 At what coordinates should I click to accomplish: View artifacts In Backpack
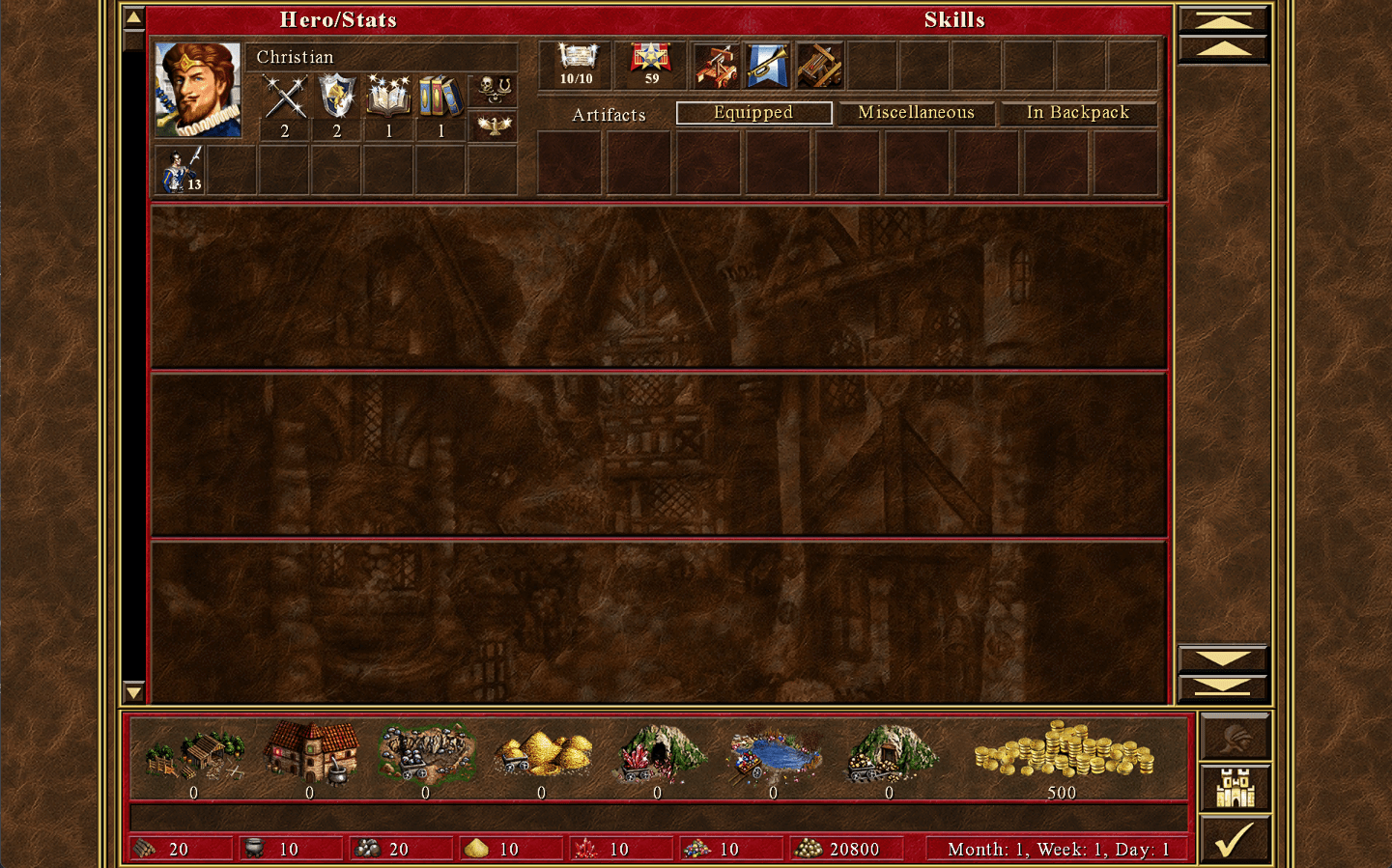pyautogui.click(x=1078, y=113)
